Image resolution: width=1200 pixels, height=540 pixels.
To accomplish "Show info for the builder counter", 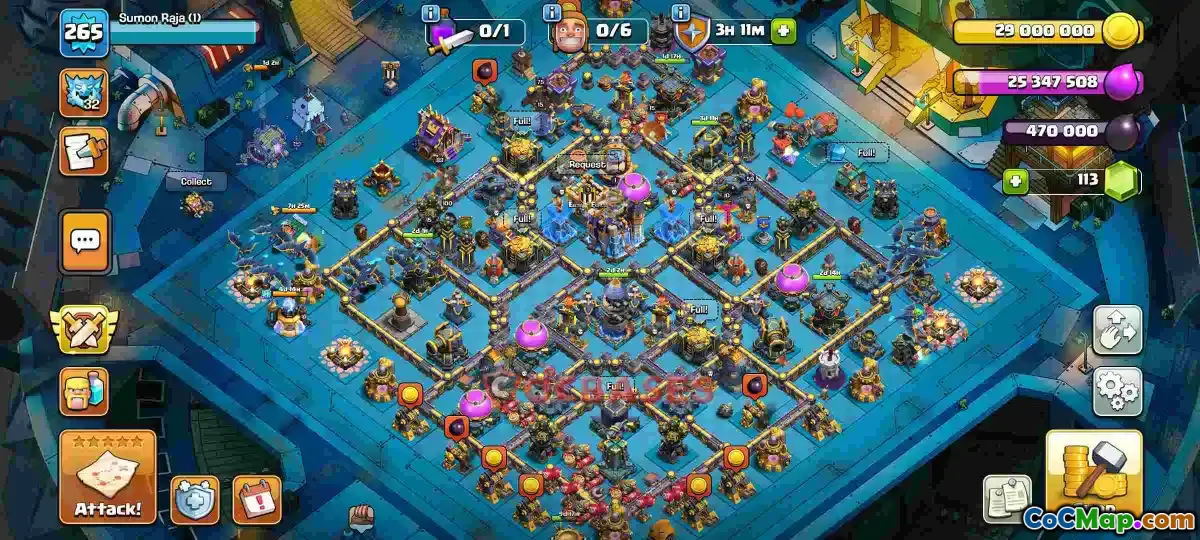I will (552, 13).
